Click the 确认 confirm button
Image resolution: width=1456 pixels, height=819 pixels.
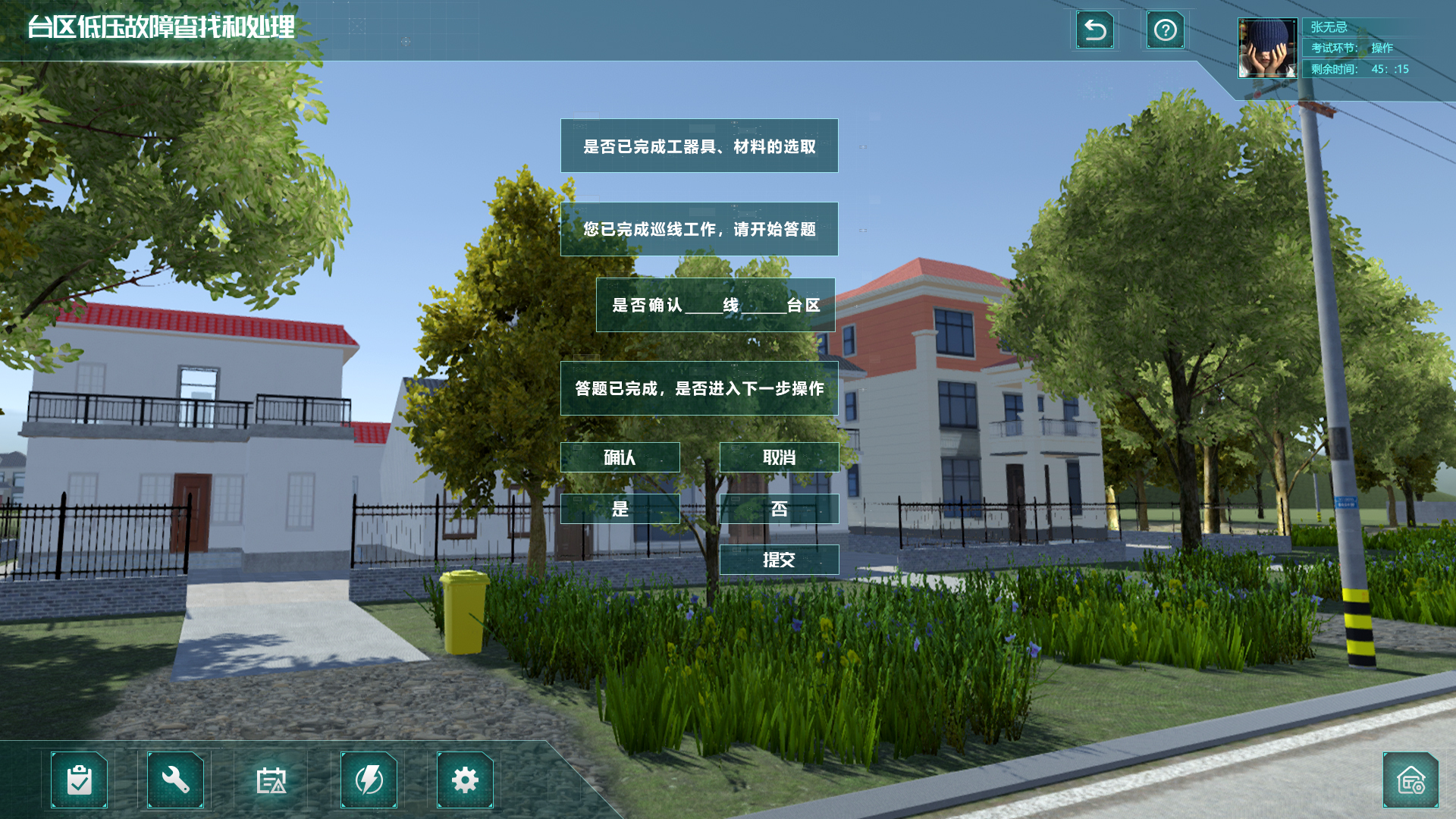(620, 457)
